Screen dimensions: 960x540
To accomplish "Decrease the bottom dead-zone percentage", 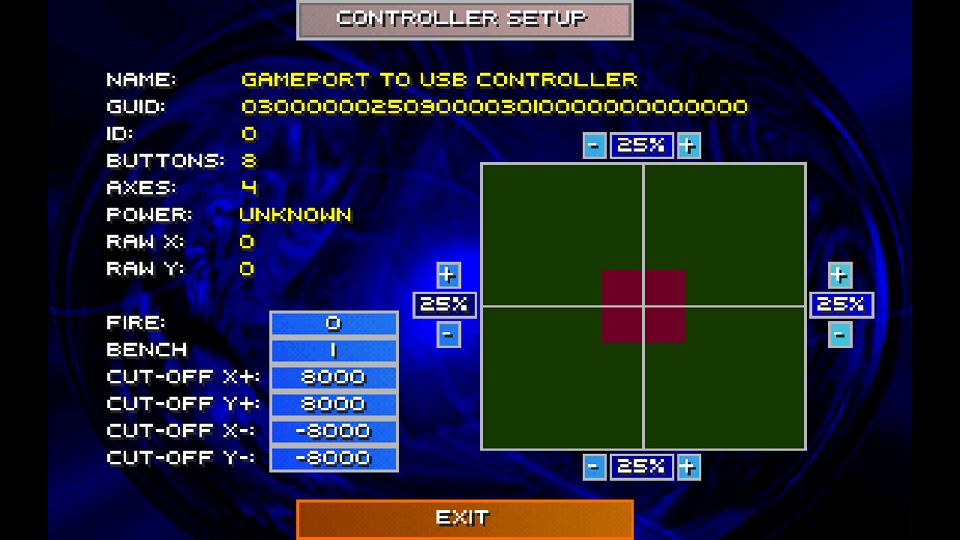I will pyautogui.click(x=594, y=467).
